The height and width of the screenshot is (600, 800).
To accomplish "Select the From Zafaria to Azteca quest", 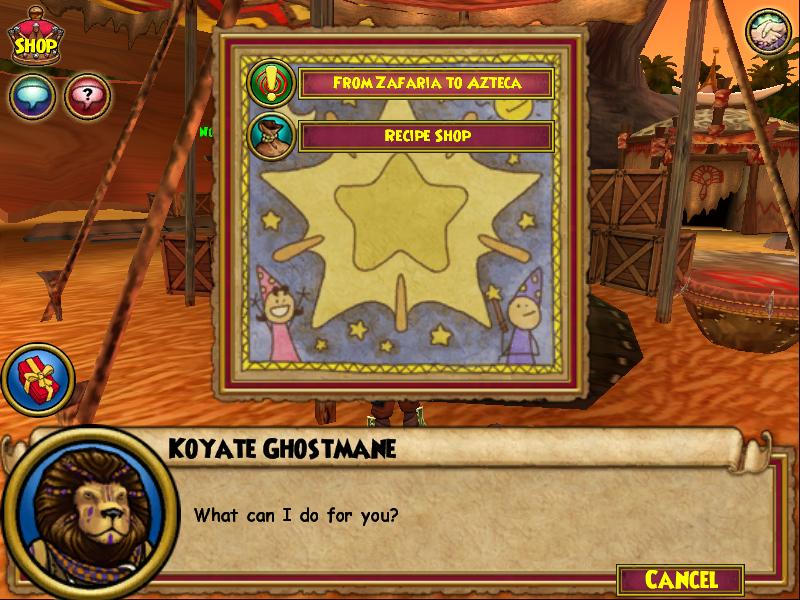I will point(426,83).
